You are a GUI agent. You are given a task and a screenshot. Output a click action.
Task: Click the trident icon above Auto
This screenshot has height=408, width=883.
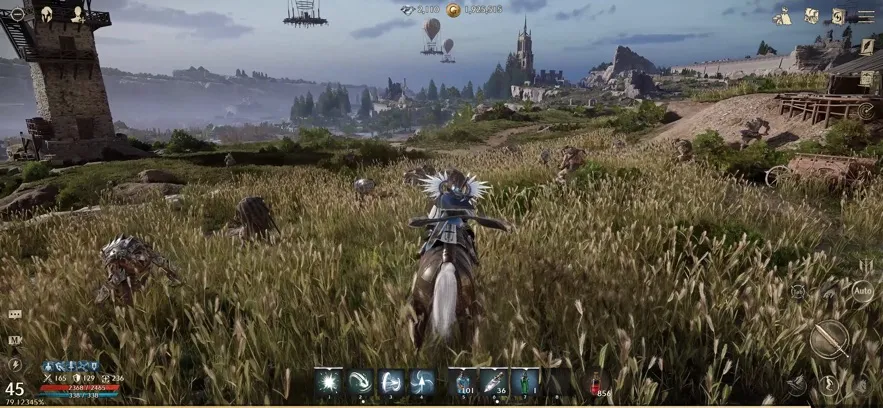[864, 266]
